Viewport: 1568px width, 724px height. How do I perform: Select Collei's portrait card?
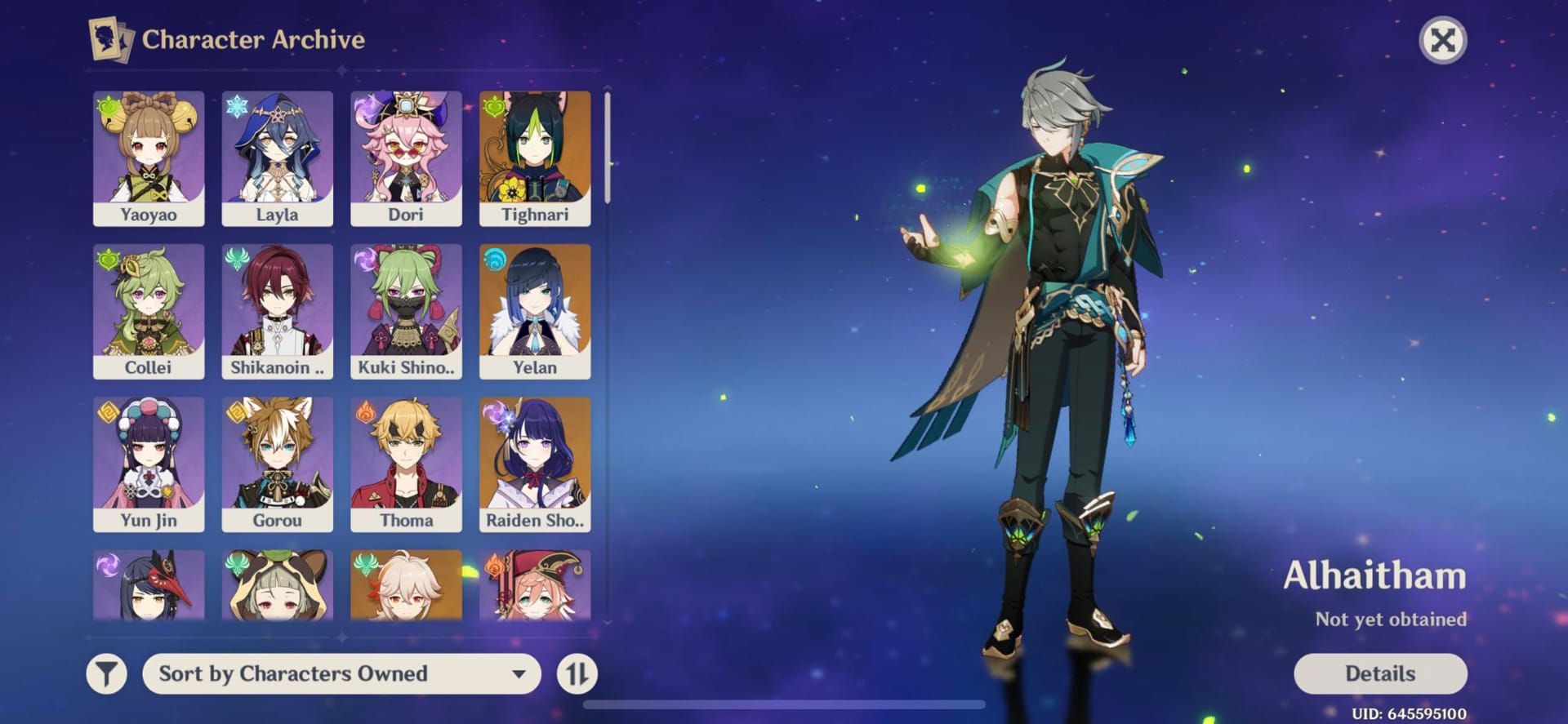[x=149, y=311]
